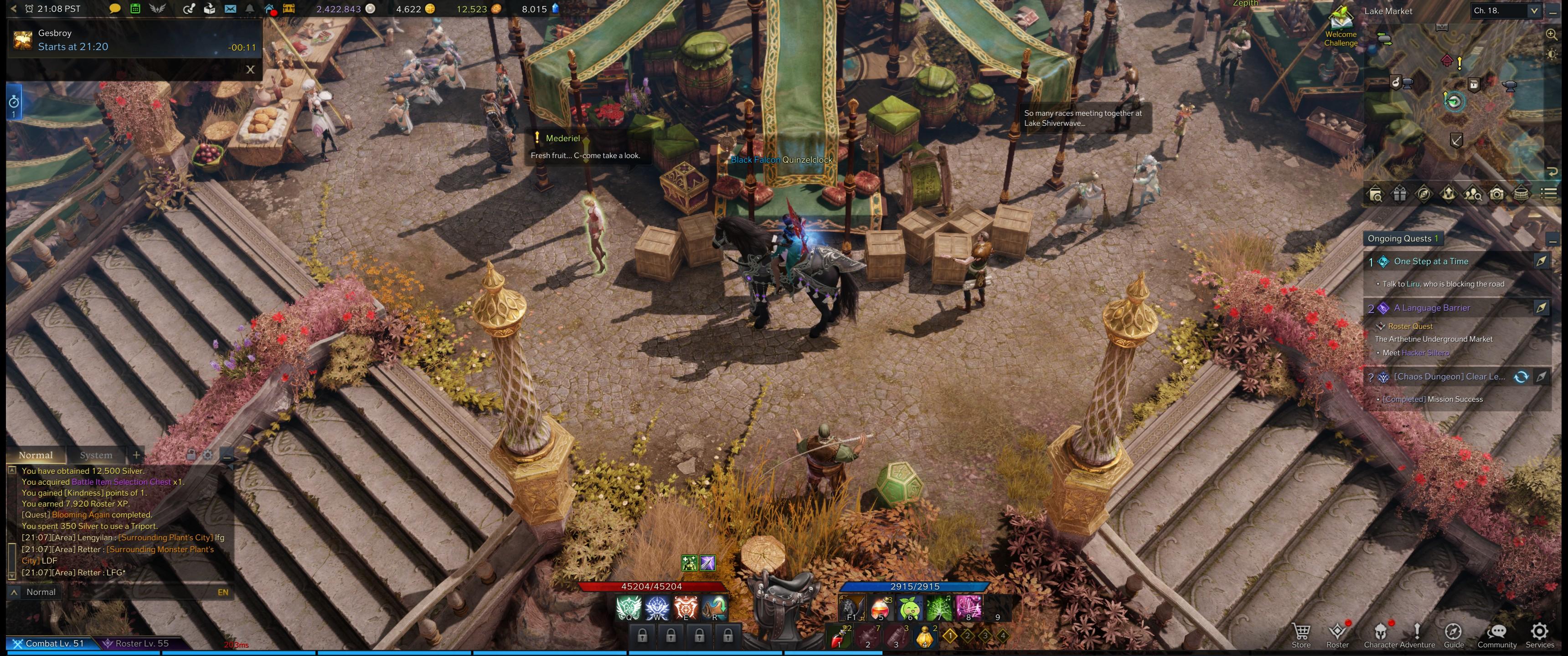
Task: Add a new chat tab
Action: [136, 455]
